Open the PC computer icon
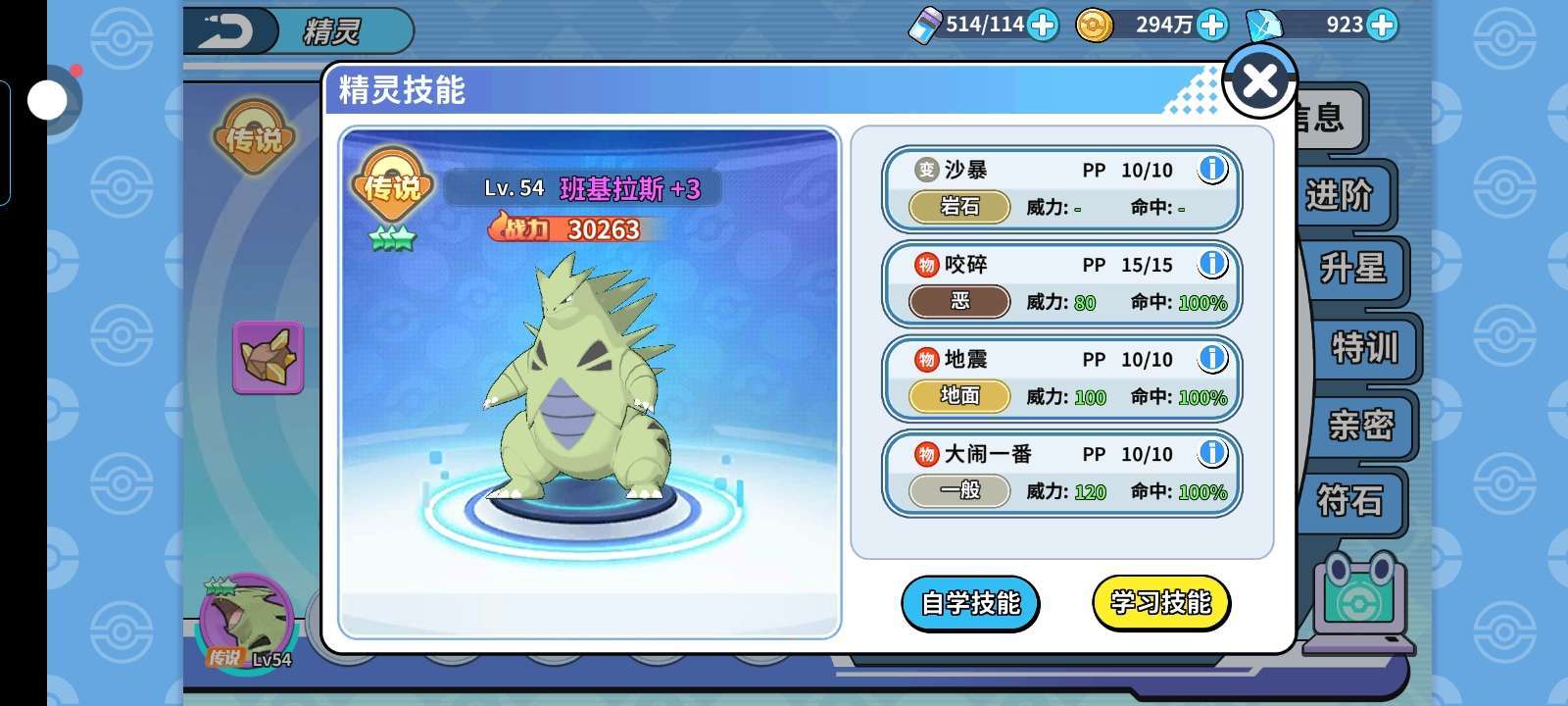The image size is (1568, 706). tap(1360, 599)
